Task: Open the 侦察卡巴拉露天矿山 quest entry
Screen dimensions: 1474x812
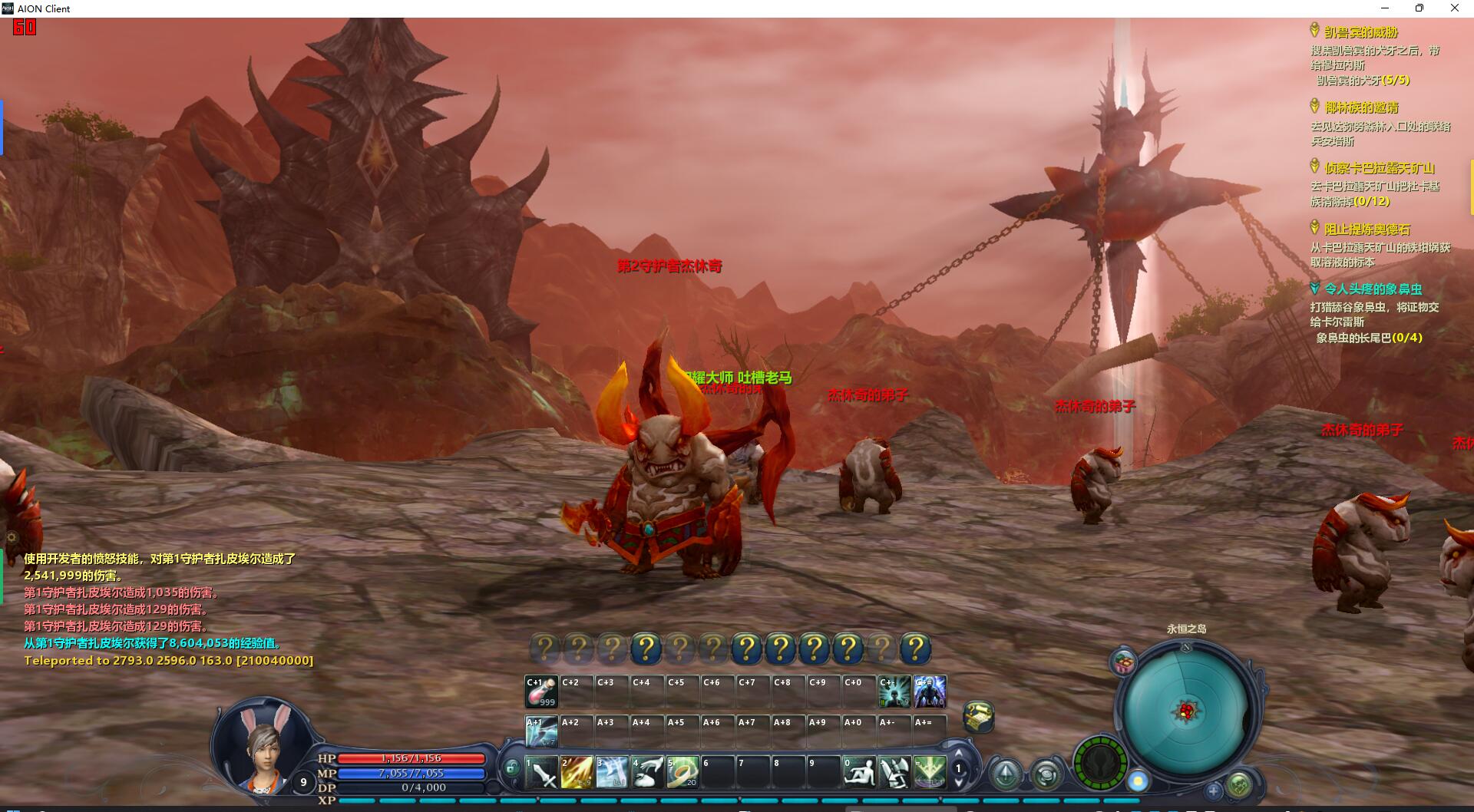Action: pos(1379,168)
